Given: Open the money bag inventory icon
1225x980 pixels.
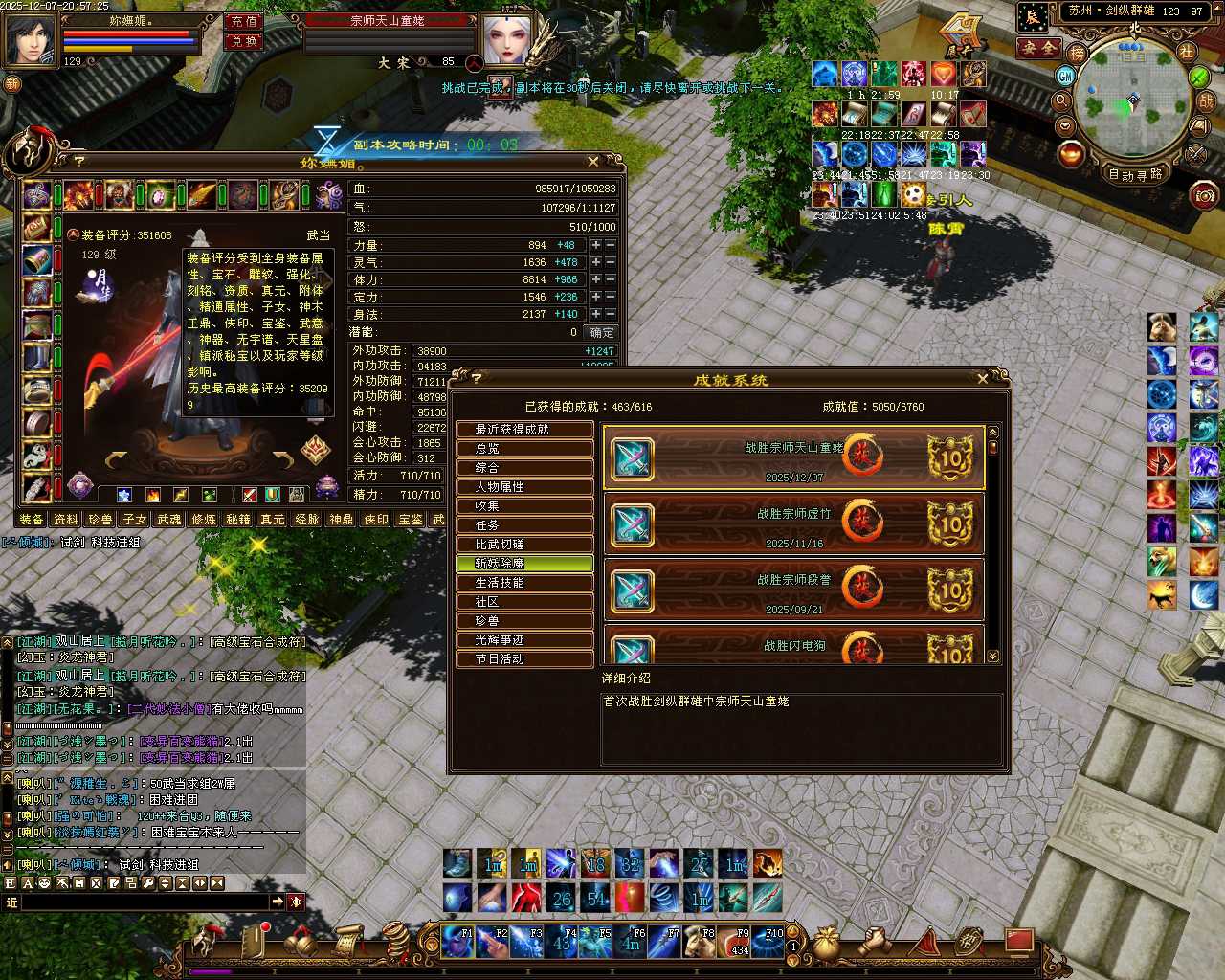Looking at the screenshot, I should click(x=825, y=943).
